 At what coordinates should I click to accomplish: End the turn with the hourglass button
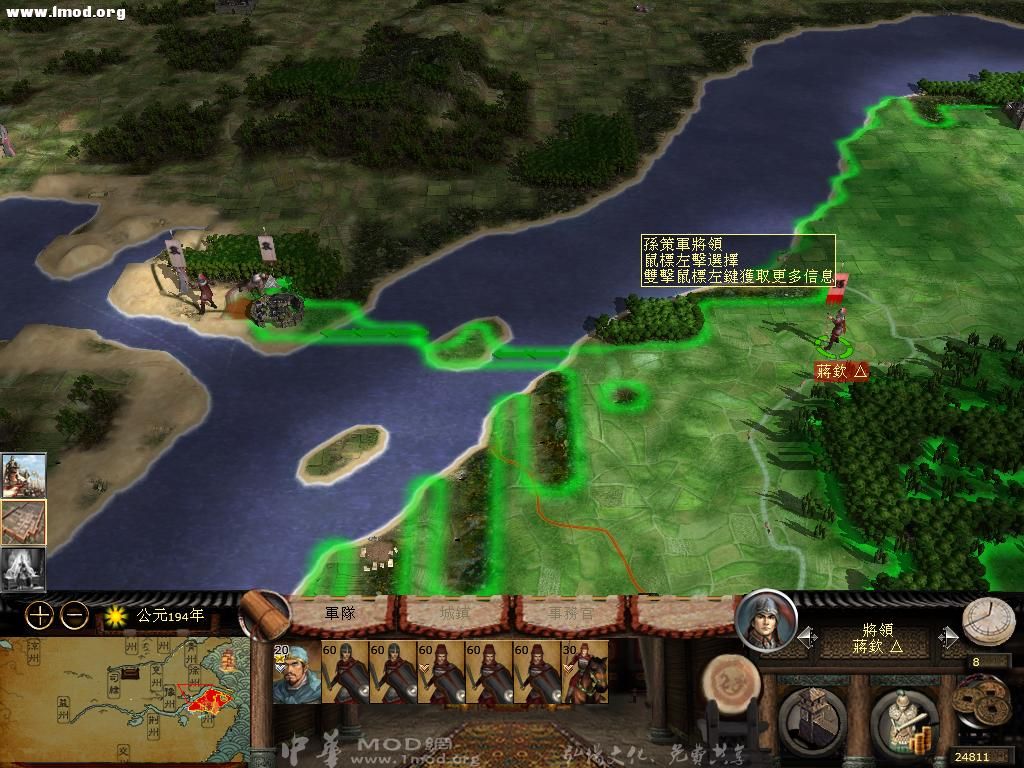(988, 621)
